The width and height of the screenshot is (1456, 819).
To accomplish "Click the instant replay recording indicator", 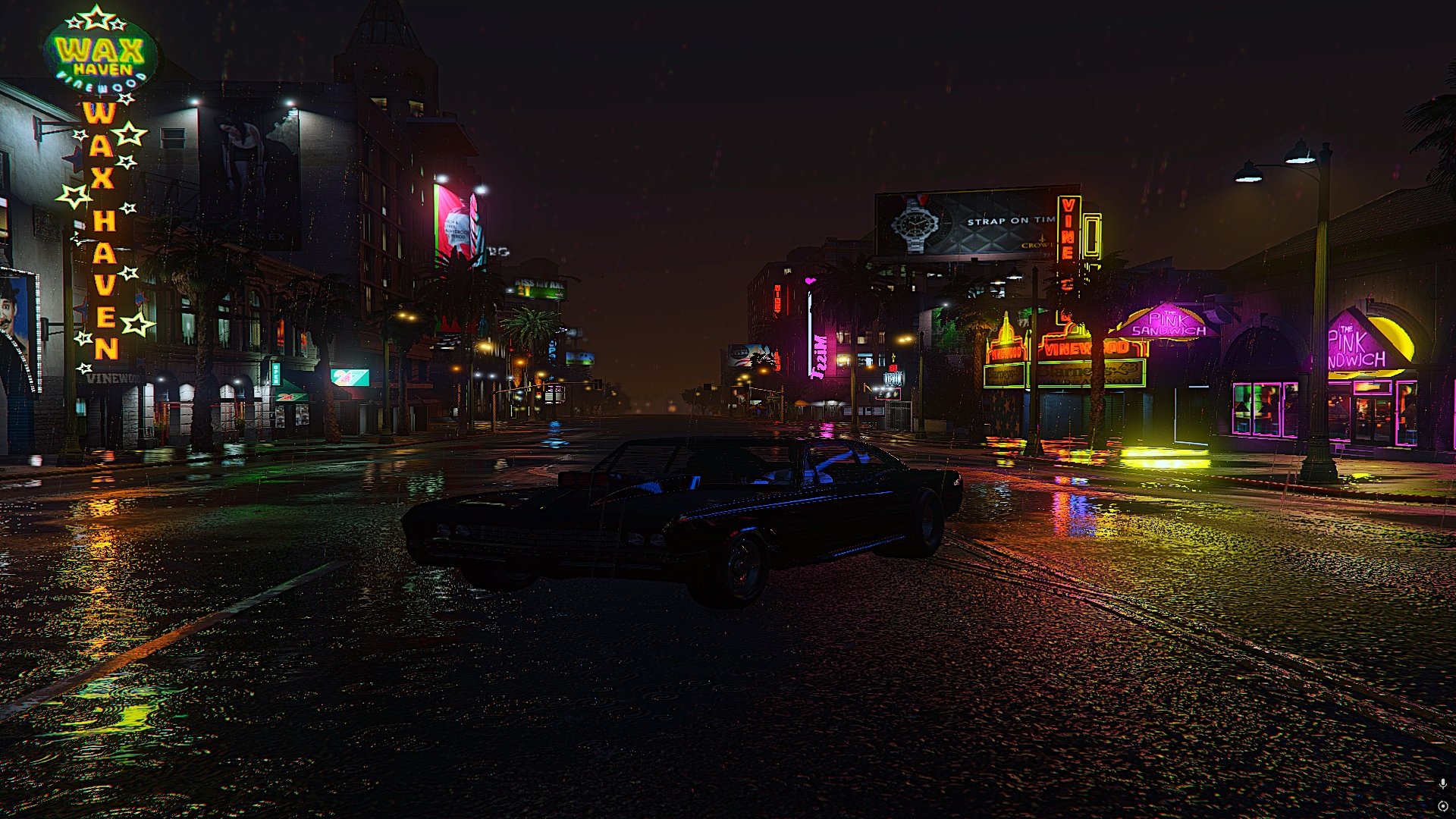I will [1442, 806].
